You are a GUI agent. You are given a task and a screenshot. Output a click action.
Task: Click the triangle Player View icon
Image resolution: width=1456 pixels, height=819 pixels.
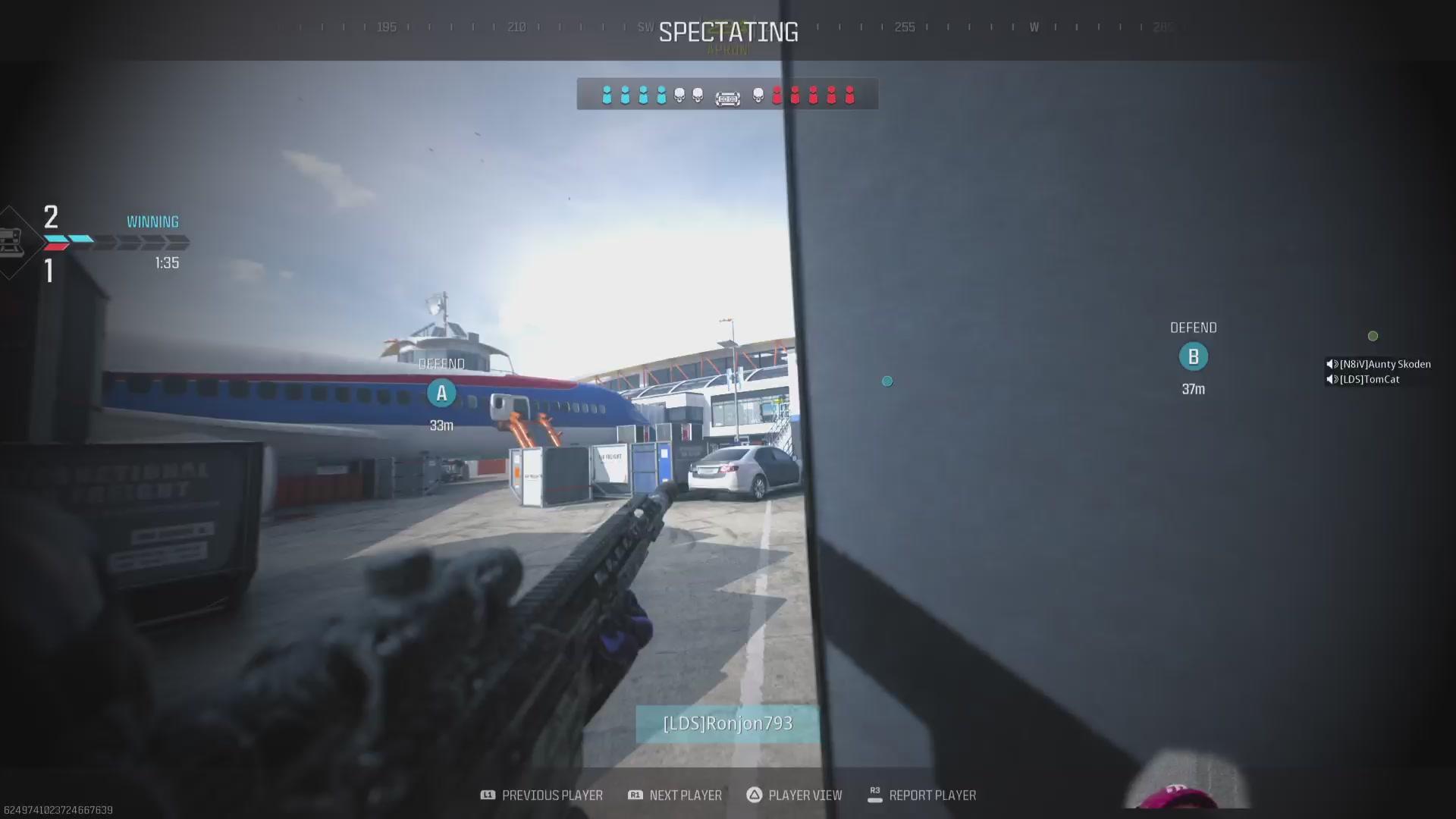pyautogui.click(x=755, y=795)
